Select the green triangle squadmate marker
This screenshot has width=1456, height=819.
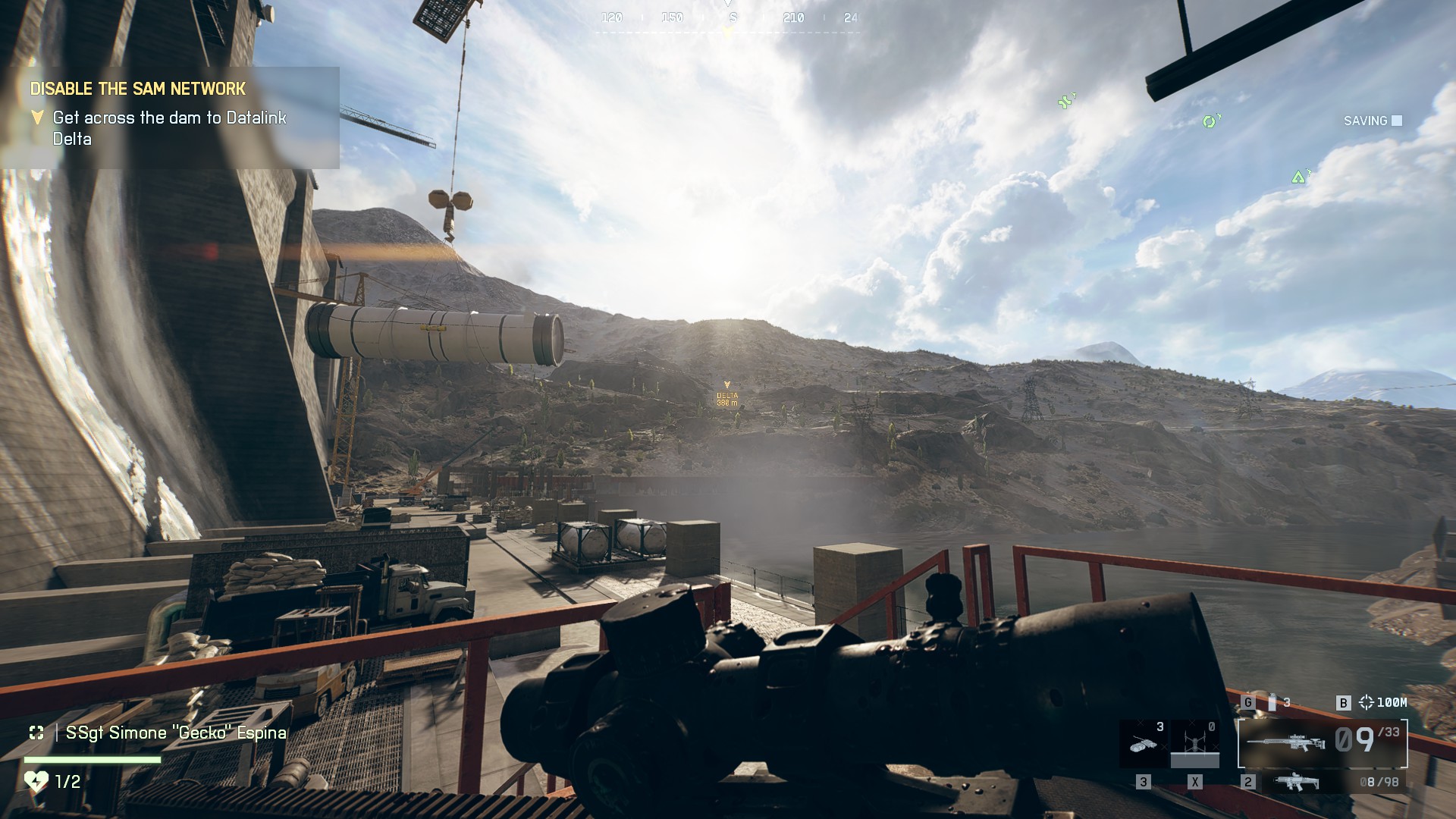(1299, 177)
